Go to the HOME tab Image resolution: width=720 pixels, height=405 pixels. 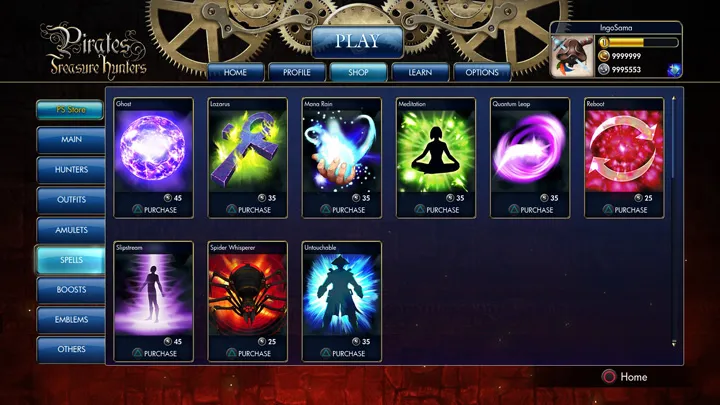coord(235,72)
